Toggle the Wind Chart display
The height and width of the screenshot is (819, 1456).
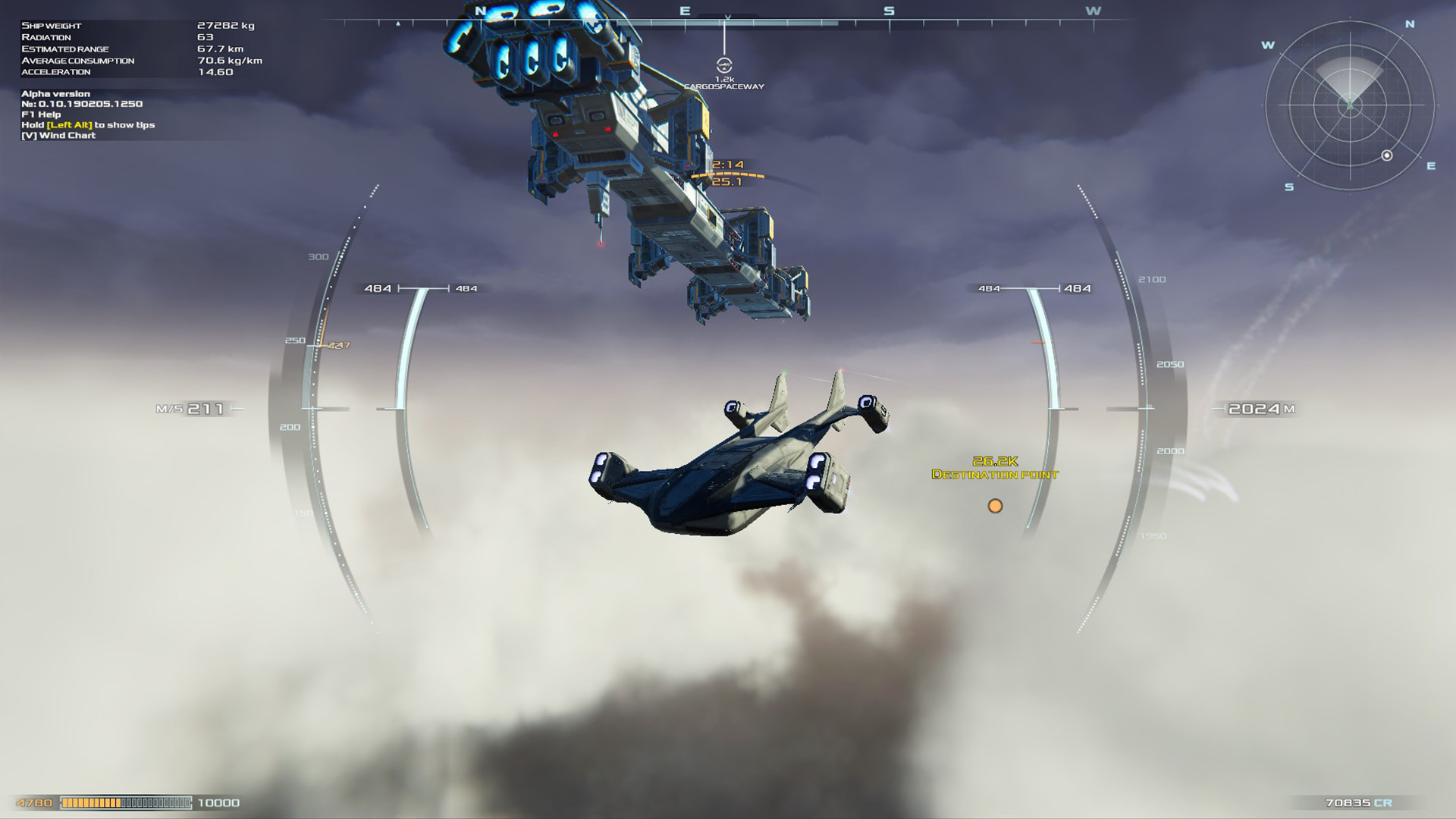coord(59,134)
